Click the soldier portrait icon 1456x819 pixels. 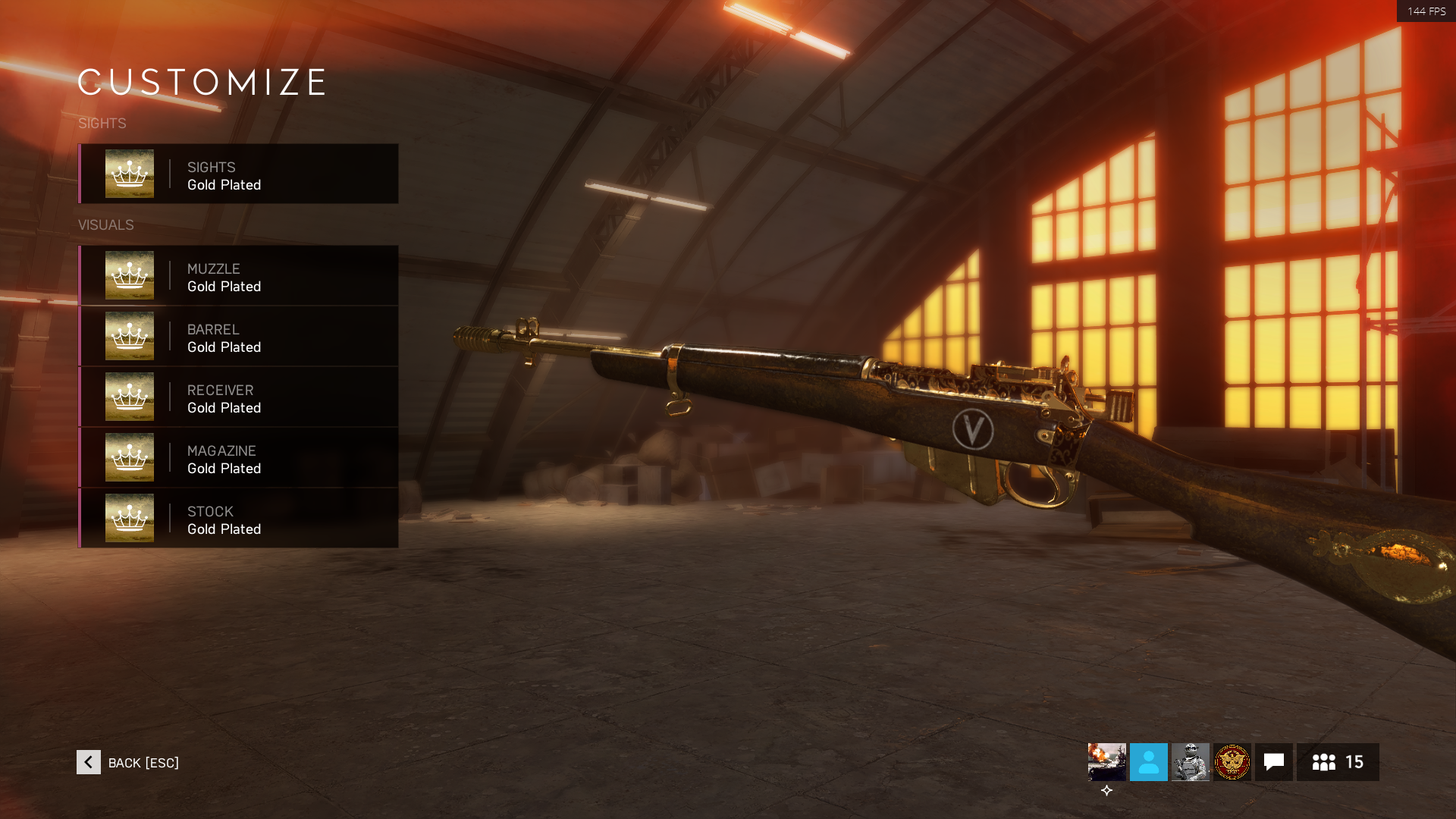1191,762
